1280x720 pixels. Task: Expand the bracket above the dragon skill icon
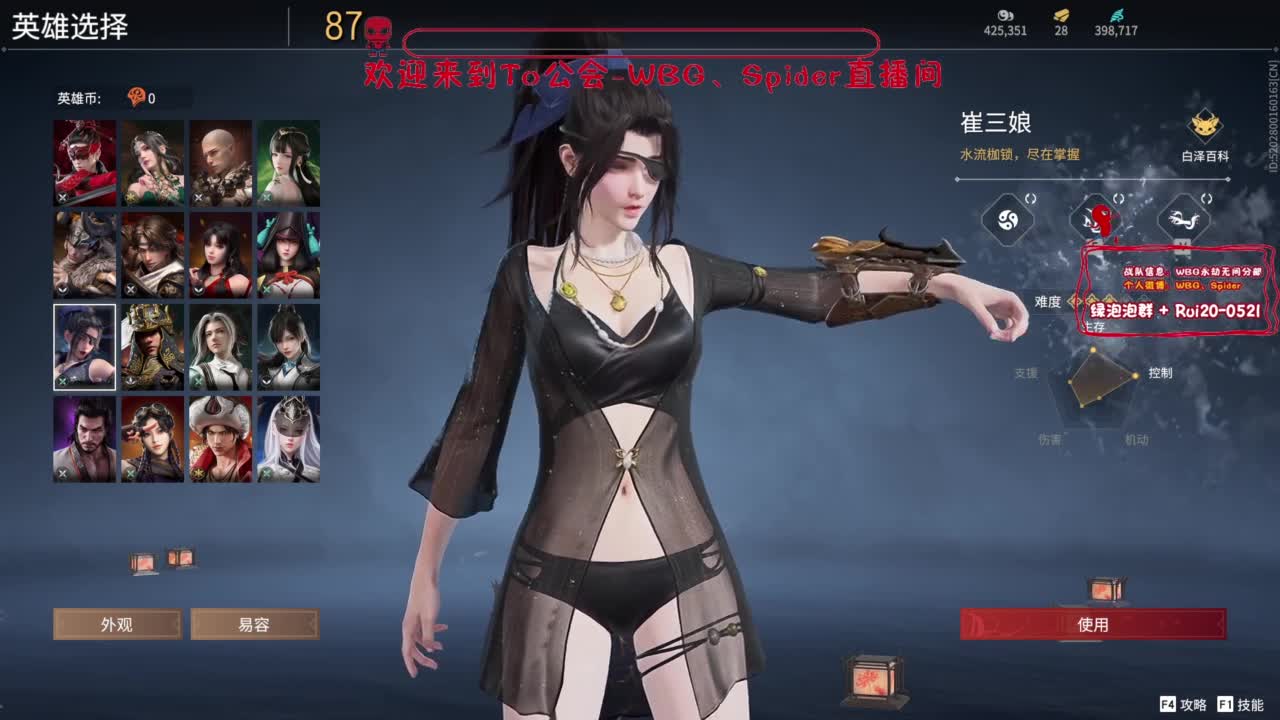coord(1205,197)
